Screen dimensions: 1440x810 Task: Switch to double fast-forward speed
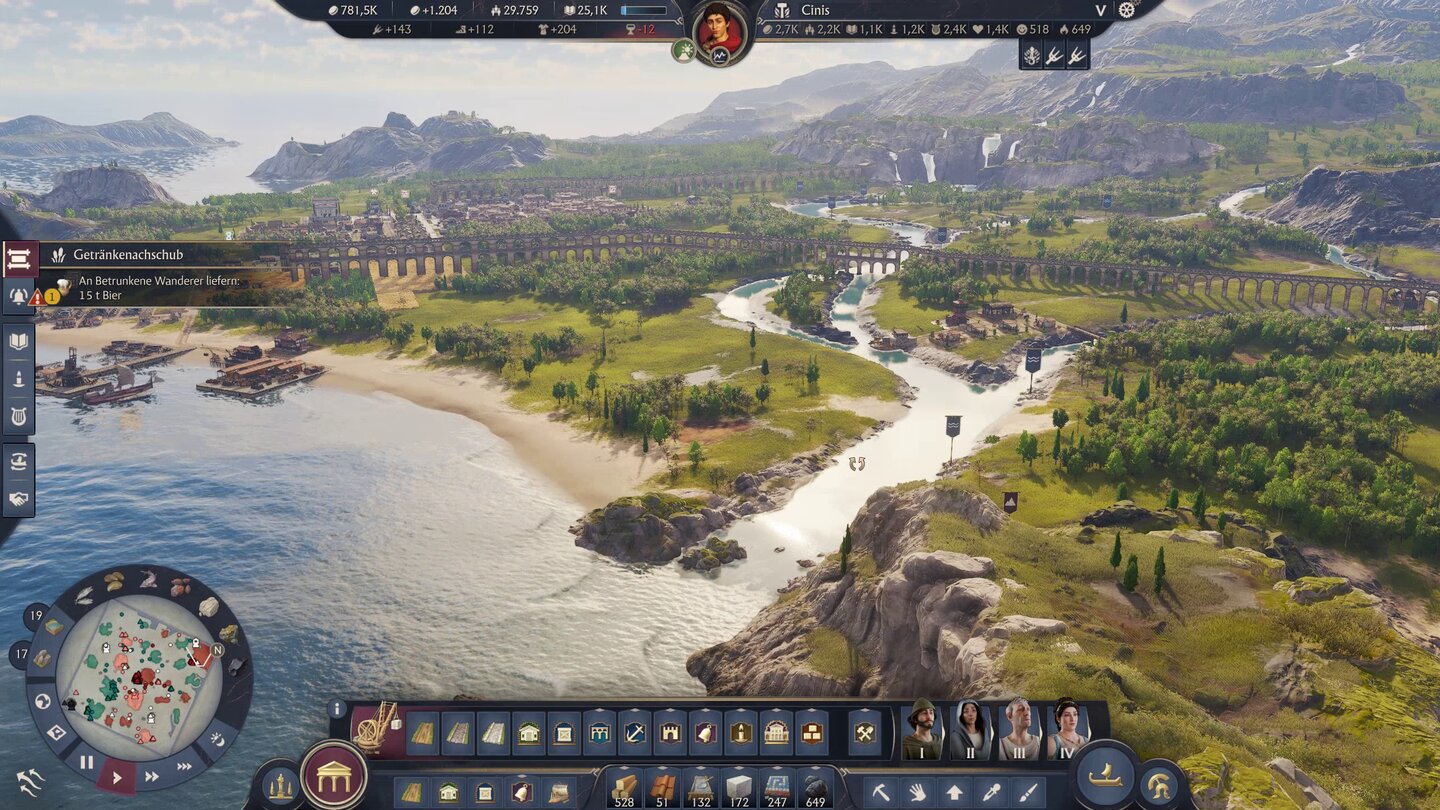[152, 776]
